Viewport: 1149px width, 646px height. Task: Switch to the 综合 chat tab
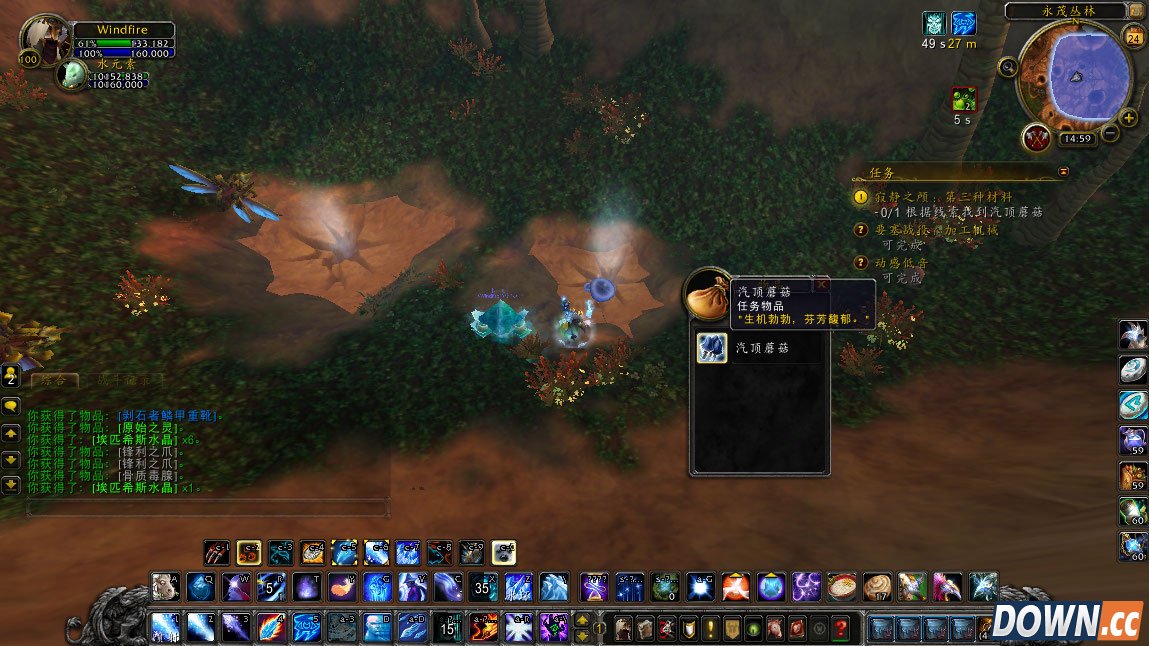(x=54, y=380)
